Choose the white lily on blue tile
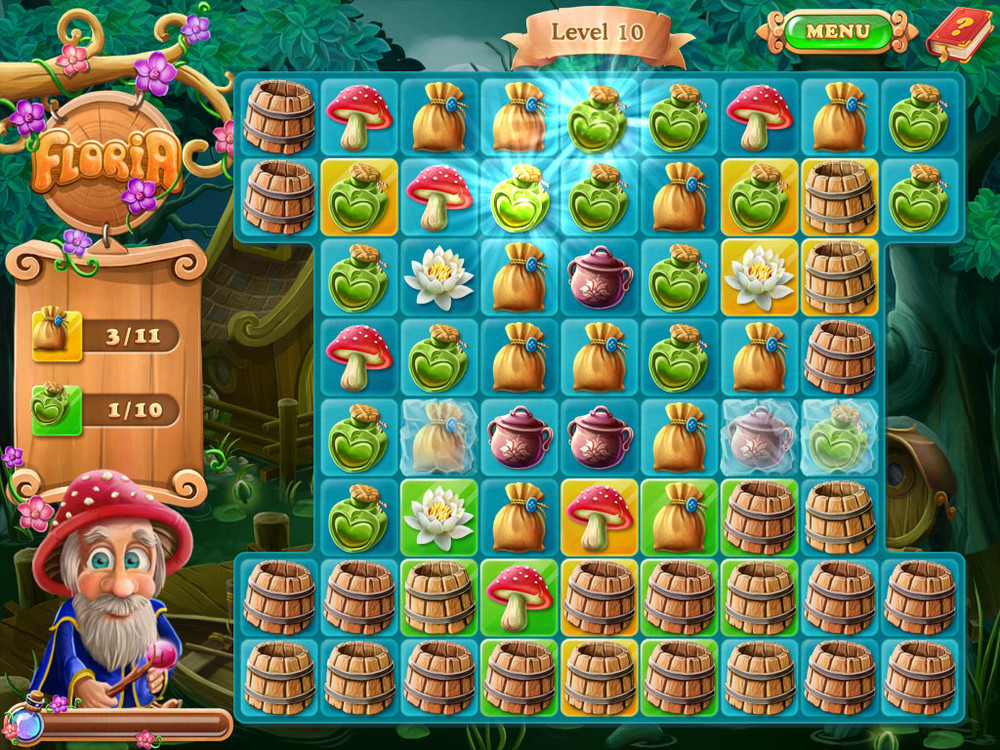 point(439,277)
